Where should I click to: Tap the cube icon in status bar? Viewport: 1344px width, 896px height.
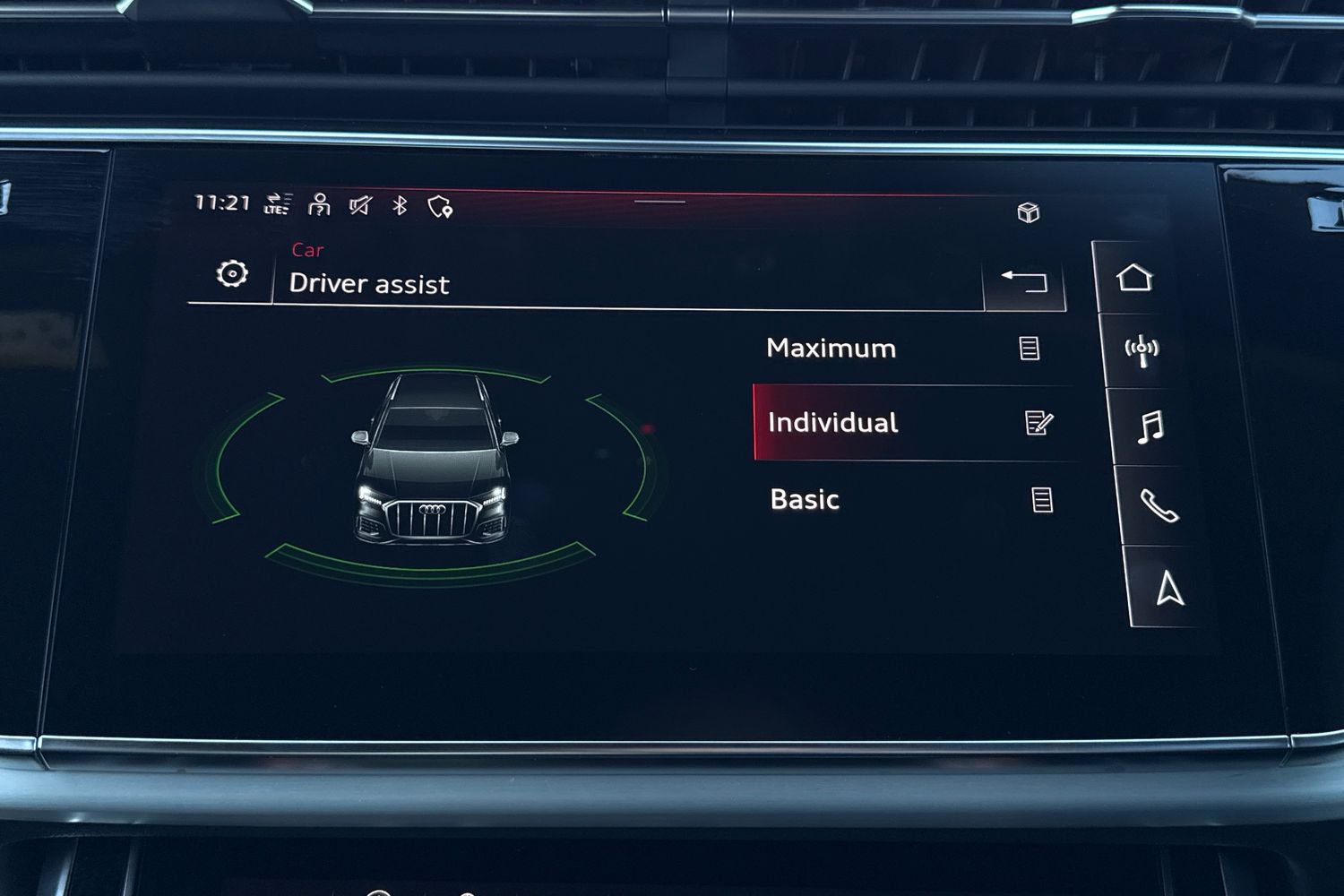click(1028, 212)
